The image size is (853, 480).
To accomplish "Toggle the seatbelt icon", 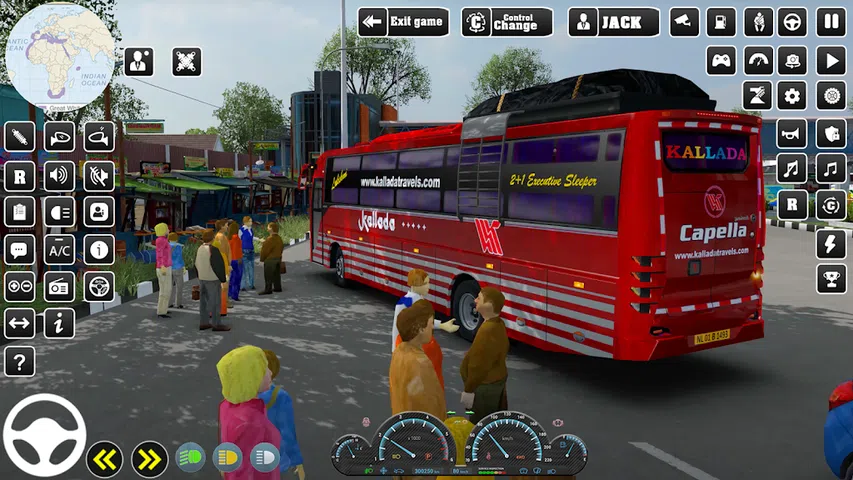I will pyautogui.click(x=758, y=22).
